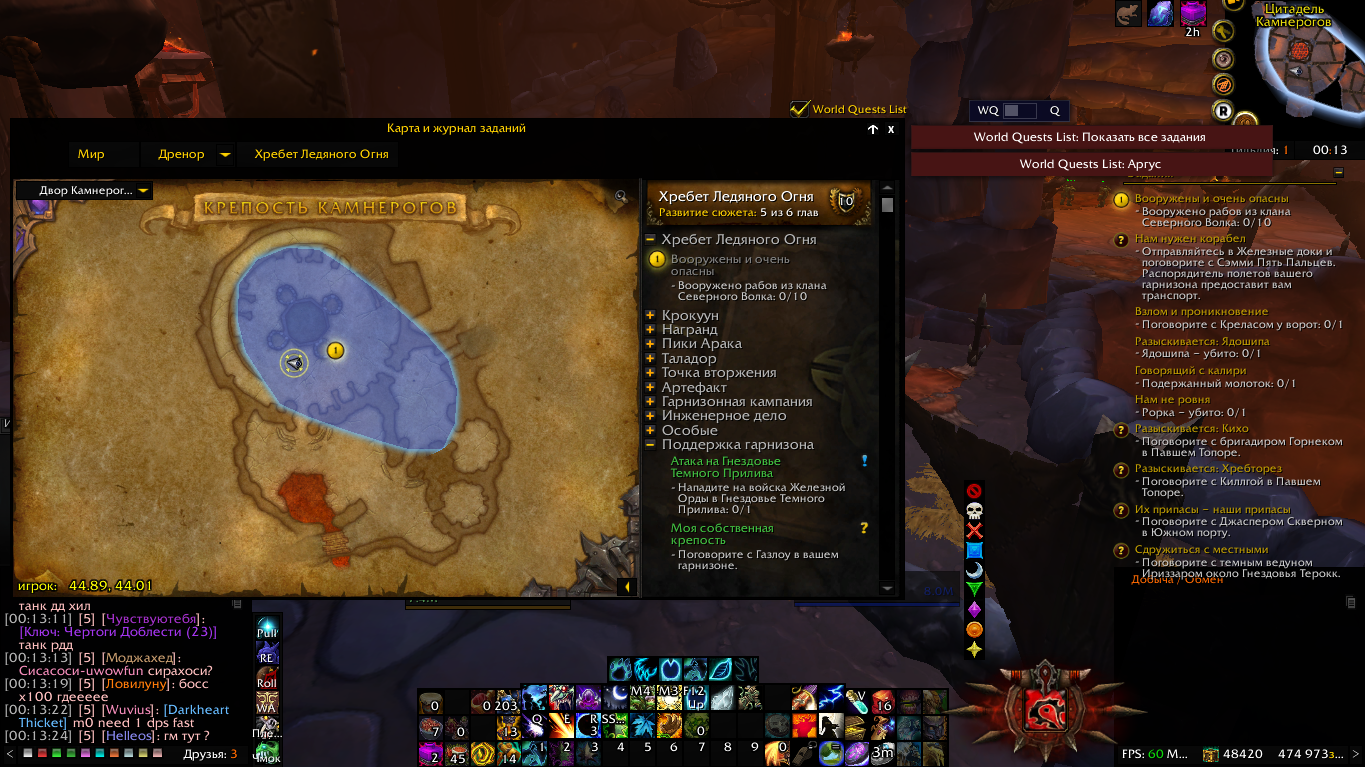1365x767 pixels.
Task: Open the Мир map breadcrumb
Action: point(91,154)
